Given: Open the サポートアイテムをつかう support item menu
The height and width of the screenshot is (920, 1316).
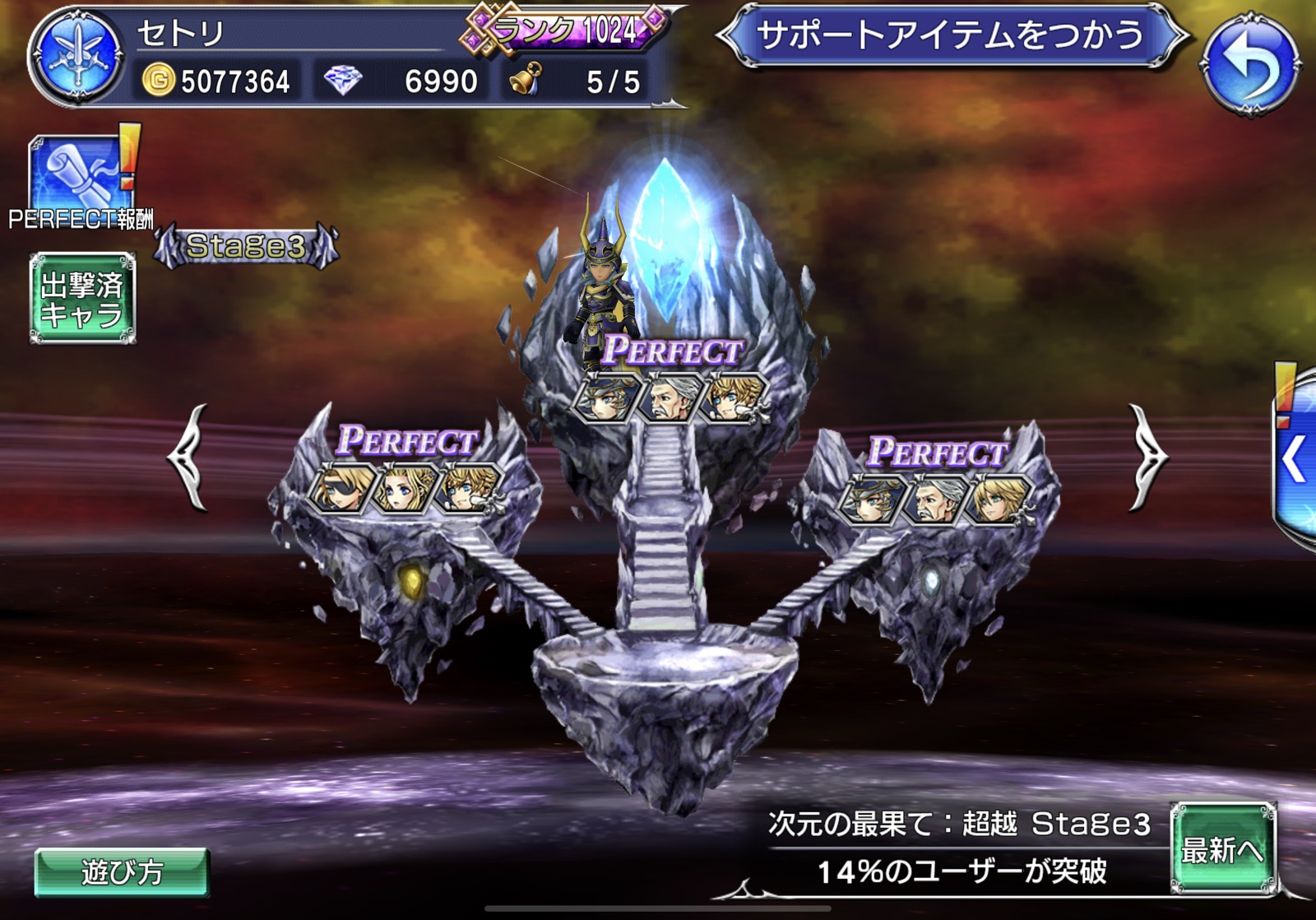Looking at the screenshot, I should point(950,36).
